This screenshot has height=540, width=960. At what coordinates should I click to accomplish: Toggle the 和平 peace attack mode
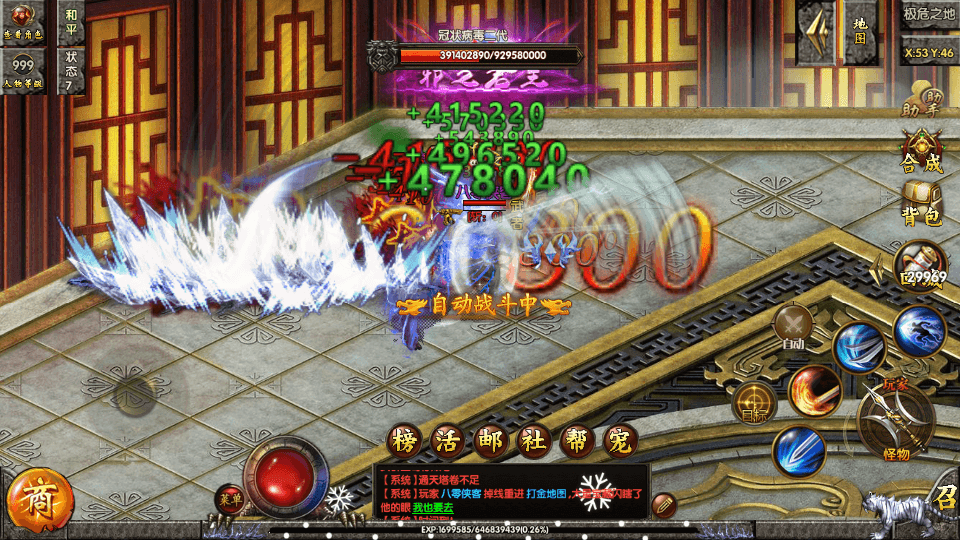[70, 21]
